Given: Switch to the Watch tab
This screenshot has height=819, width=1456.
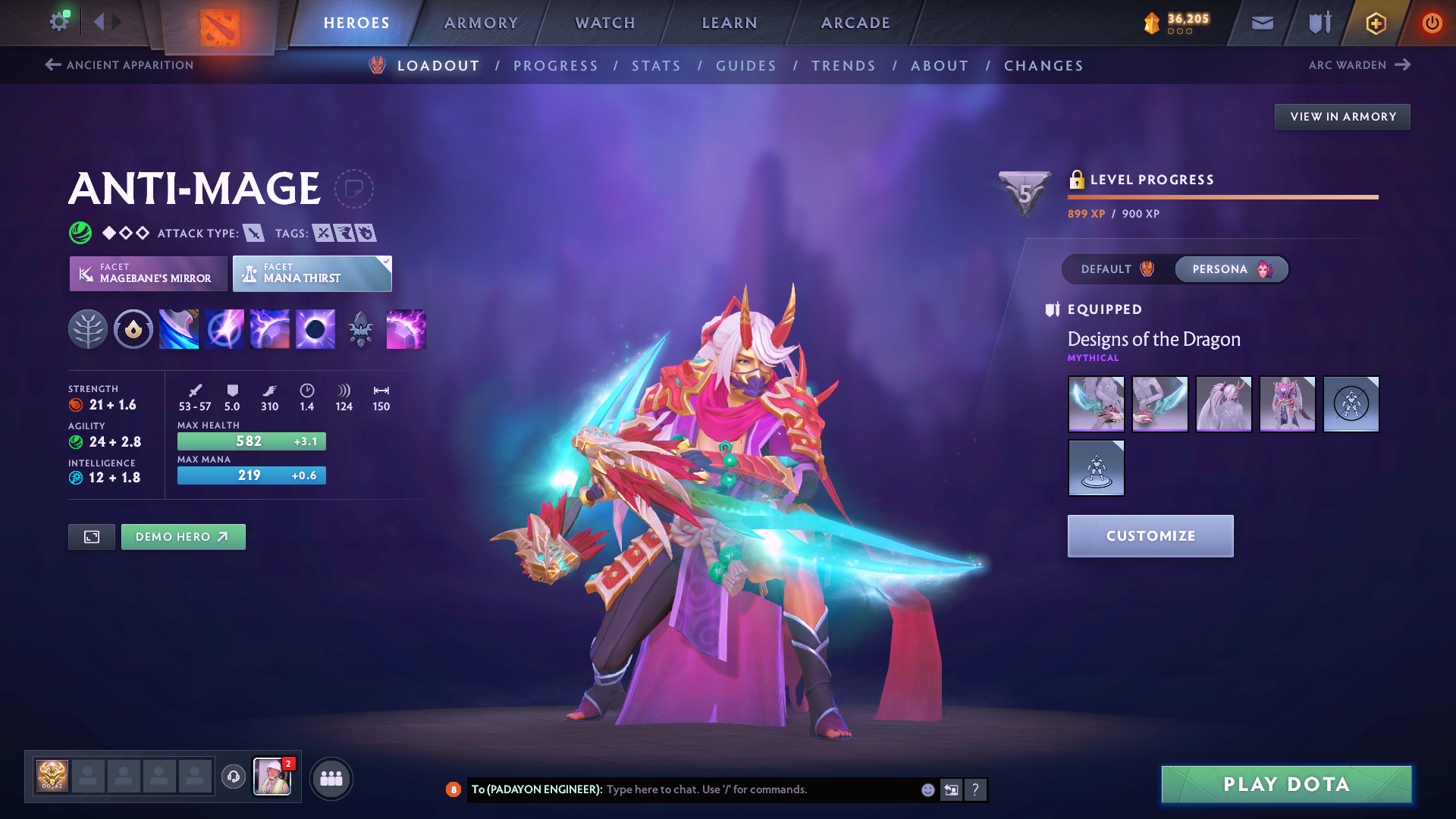Looking at the screenshot, I should [x=605, y=23].
